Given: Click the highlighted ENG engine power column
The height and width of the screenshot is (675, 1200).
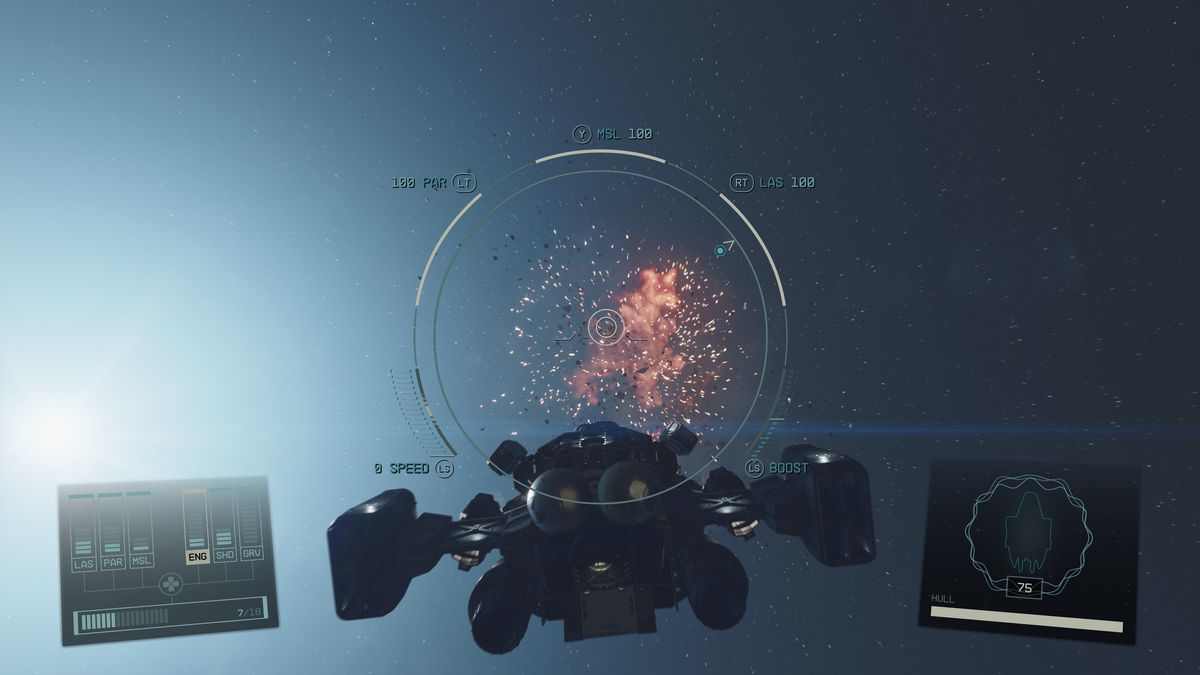Looking at the screenshot, I should (x=196, y=525).
